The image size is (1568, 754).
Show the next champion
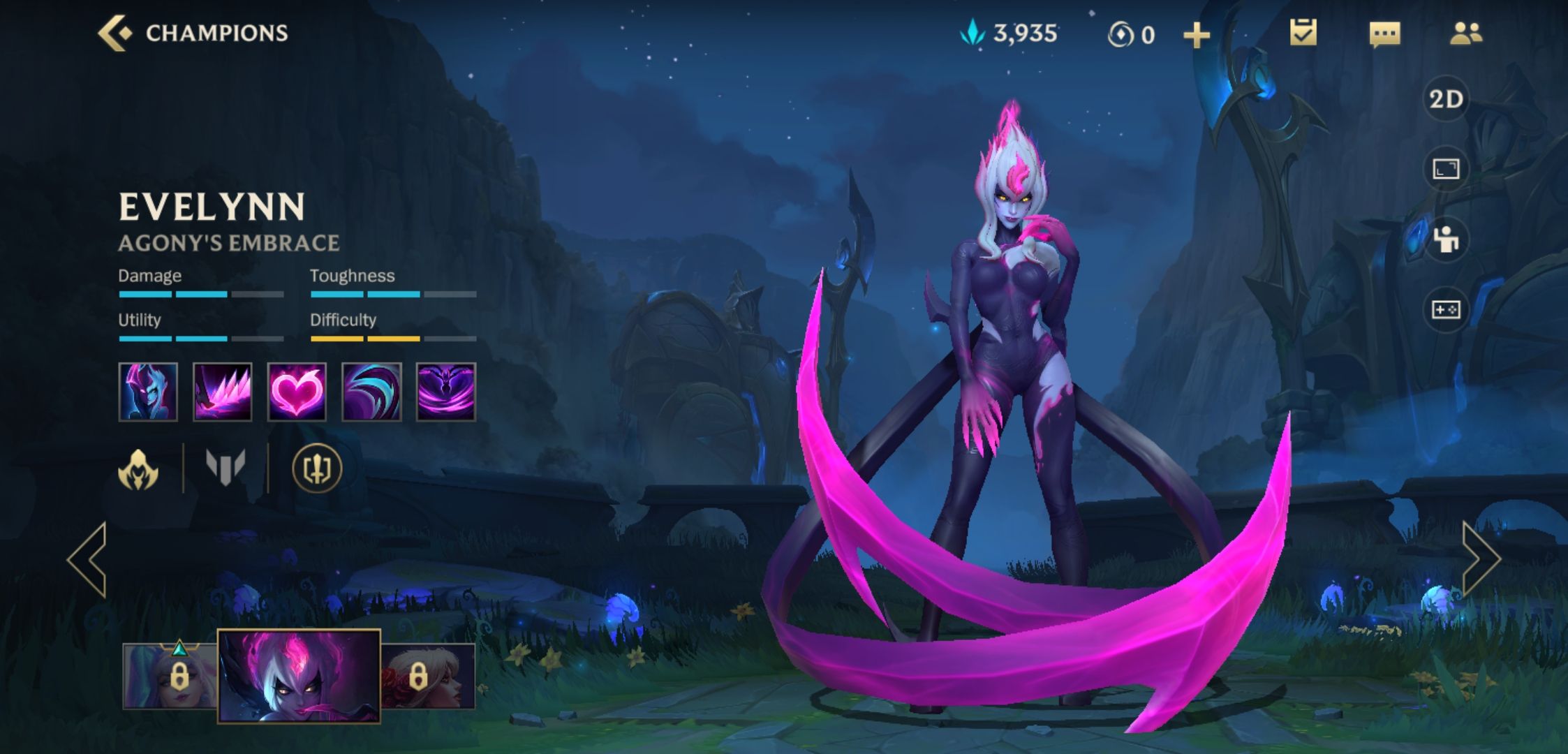point(1480,559)
